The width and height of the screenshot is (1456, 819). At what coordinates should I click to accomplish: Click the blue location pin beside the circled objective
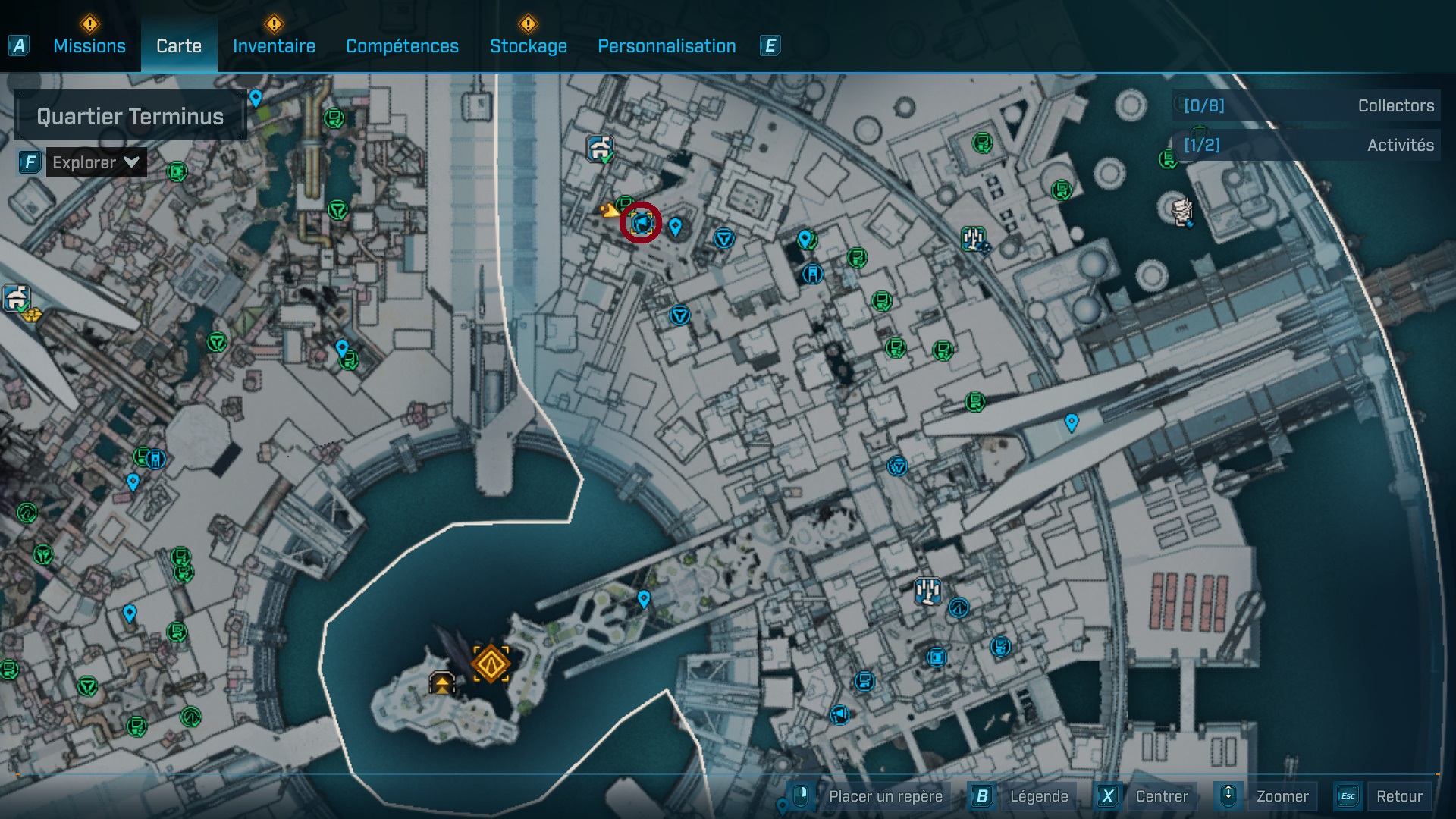tap(676, 227)
